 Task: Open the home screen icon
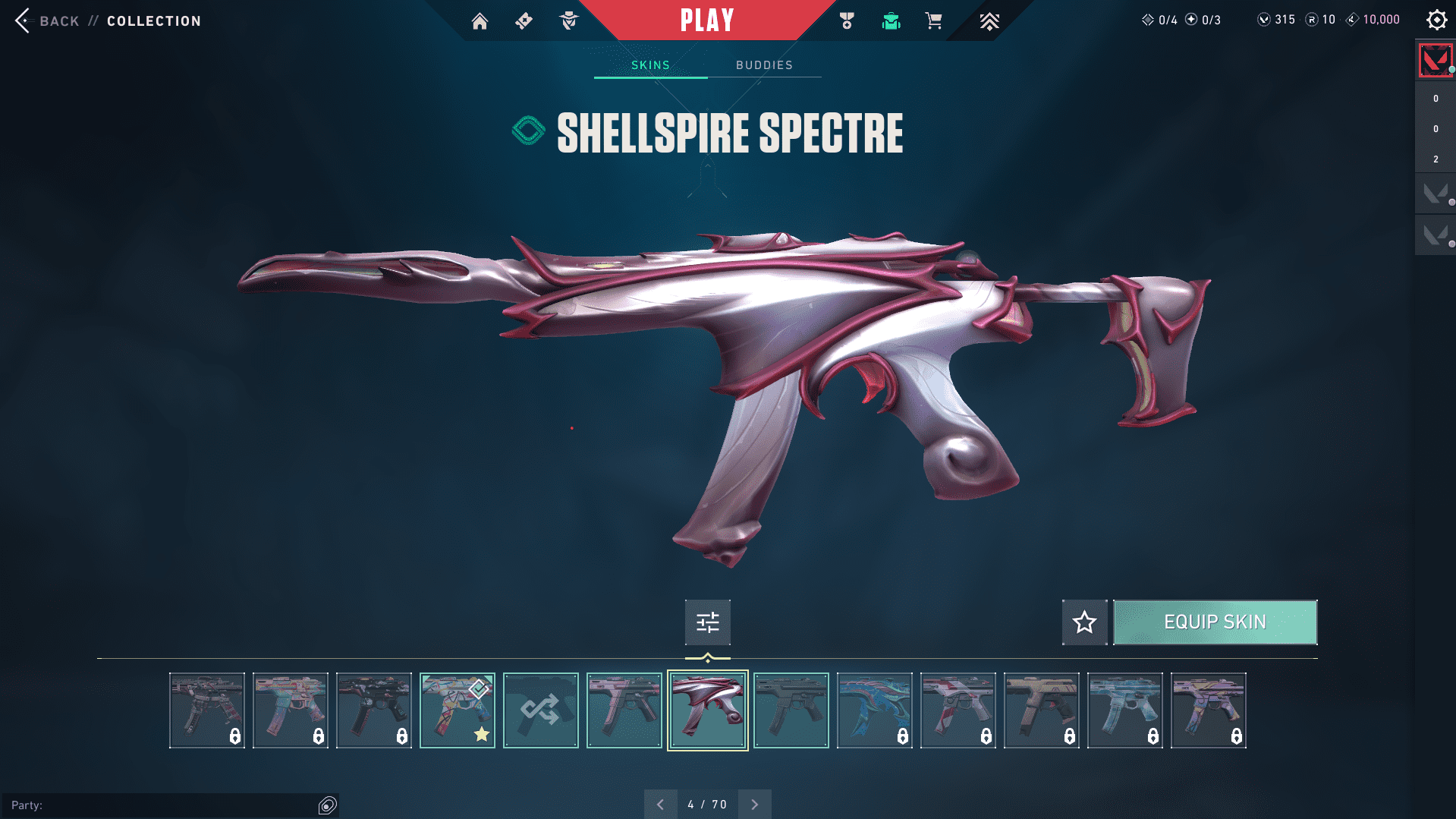point(480,21)
